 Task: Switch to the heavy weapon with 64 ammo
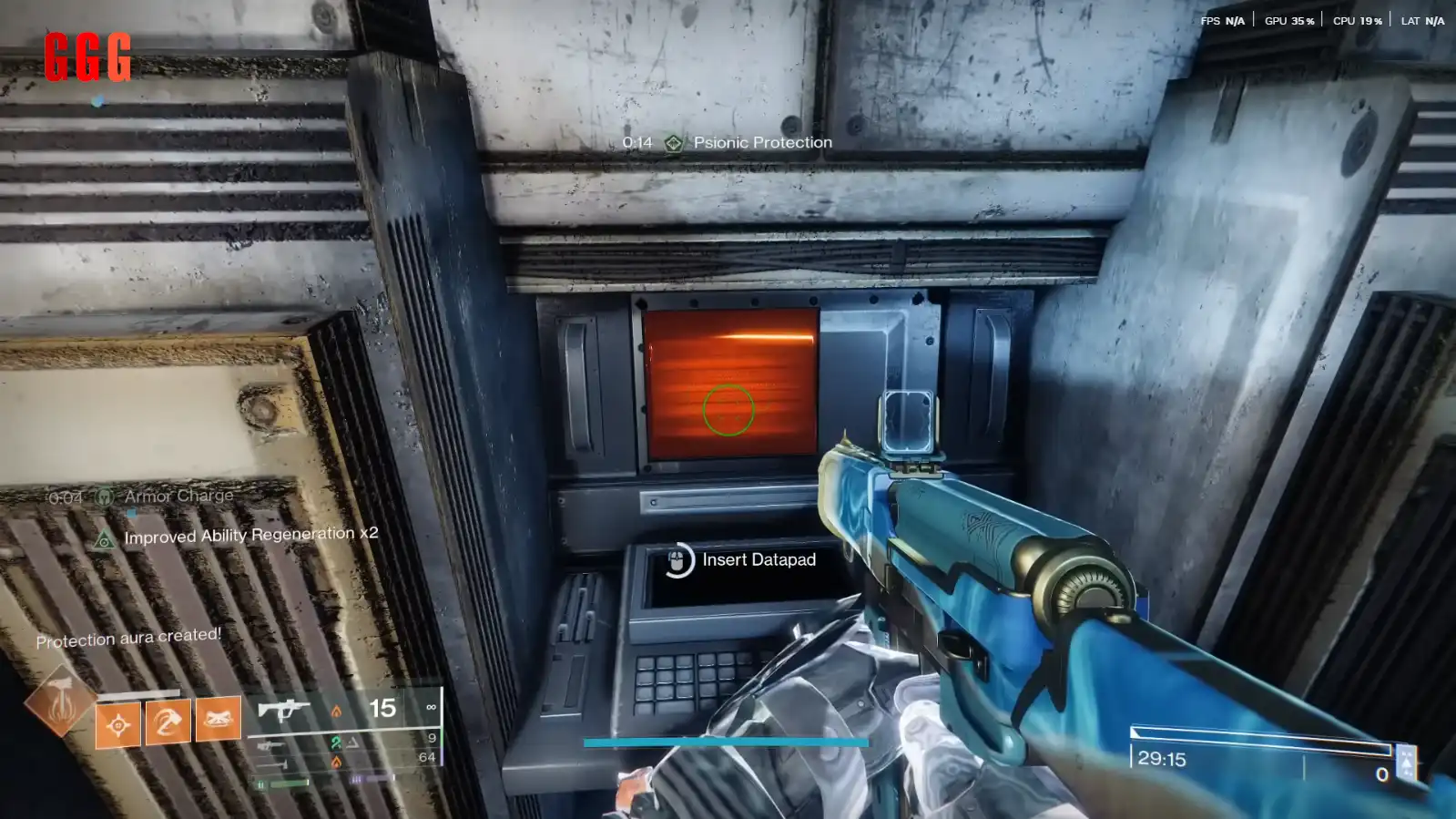[x=272, y=763]
